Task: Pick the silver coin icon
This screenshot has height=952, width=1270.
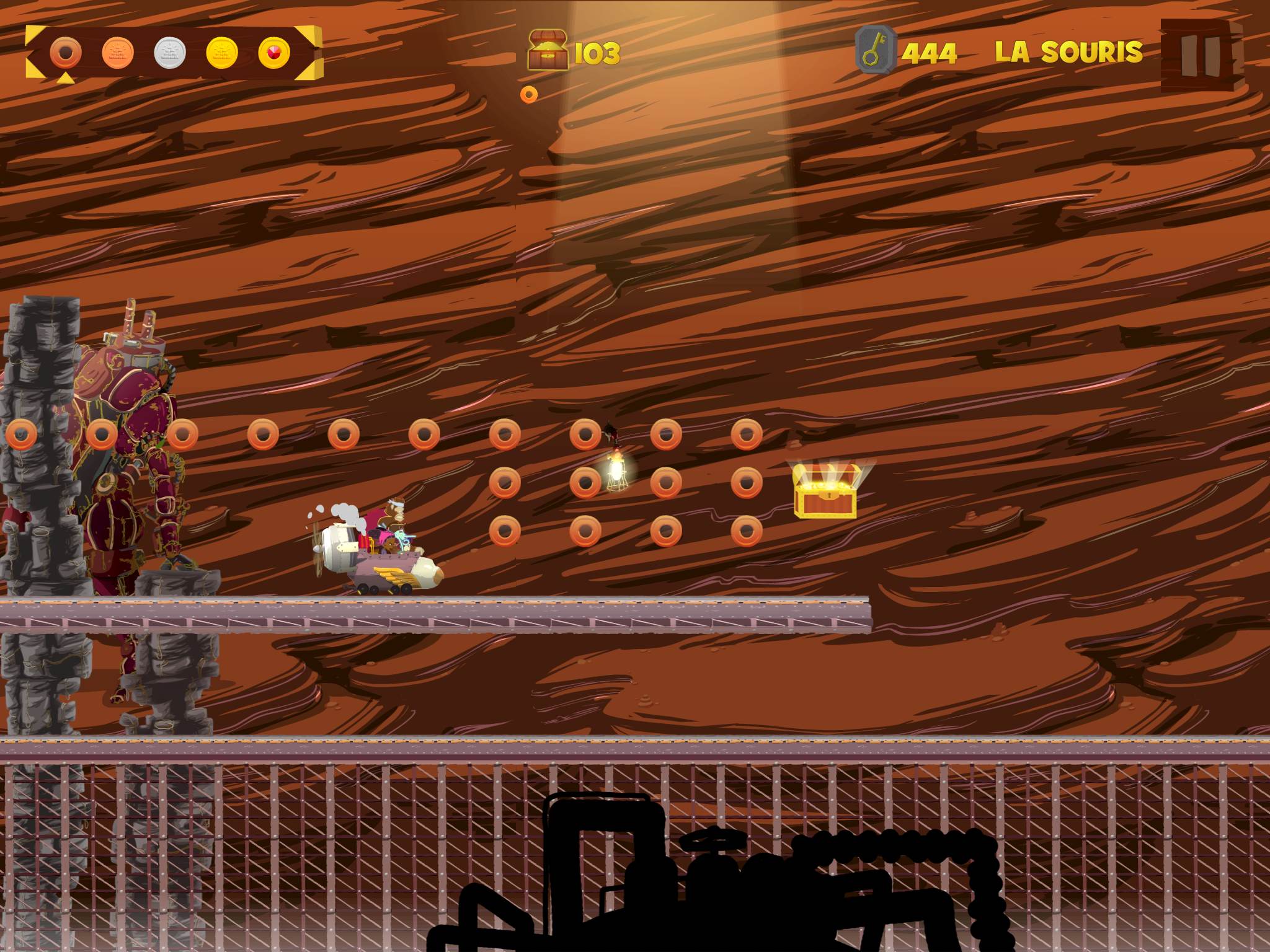Action: (170, 53)
